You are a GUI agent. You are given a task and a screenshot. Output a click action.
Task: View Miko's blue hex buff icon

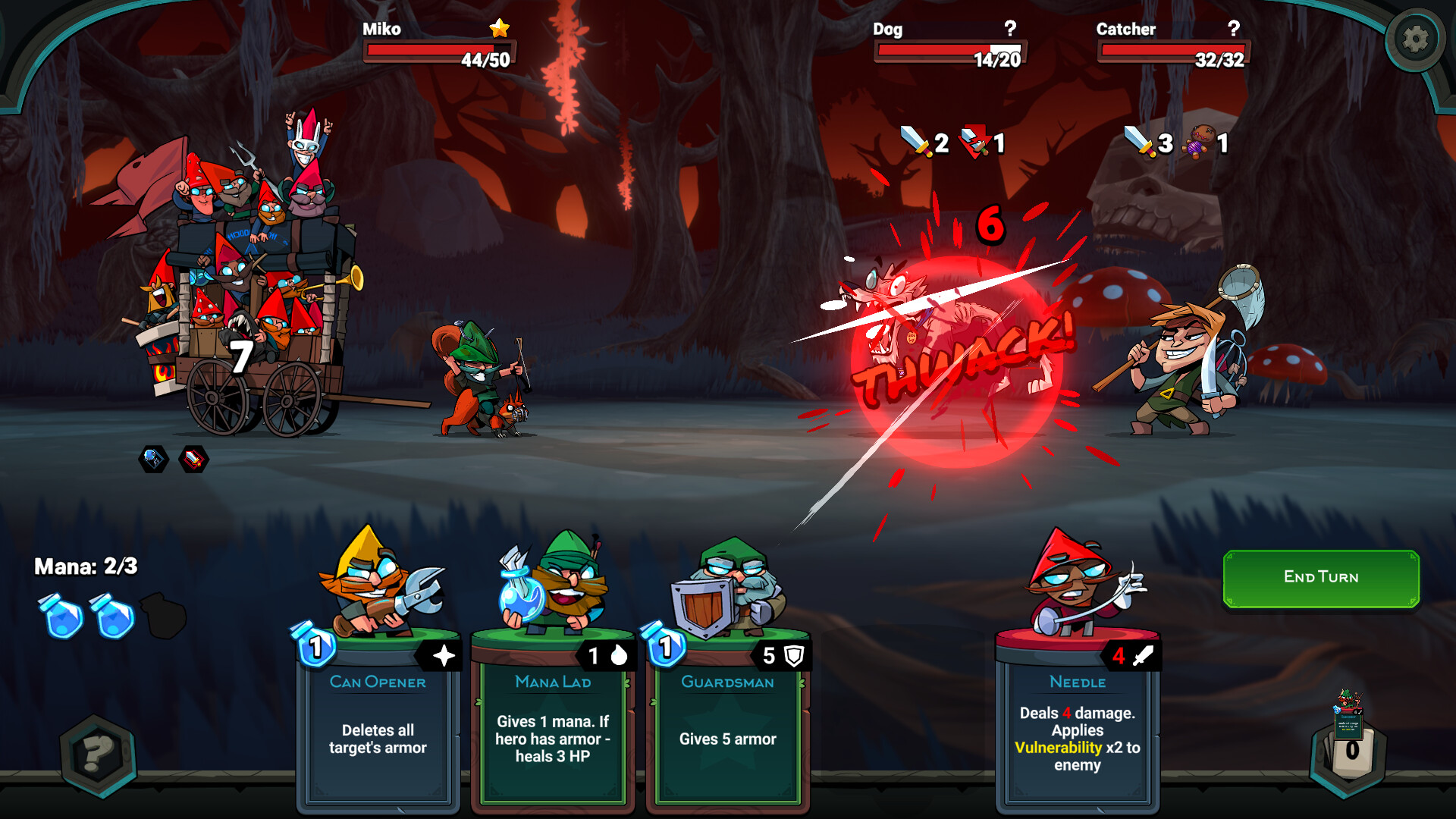coord(153,457)
